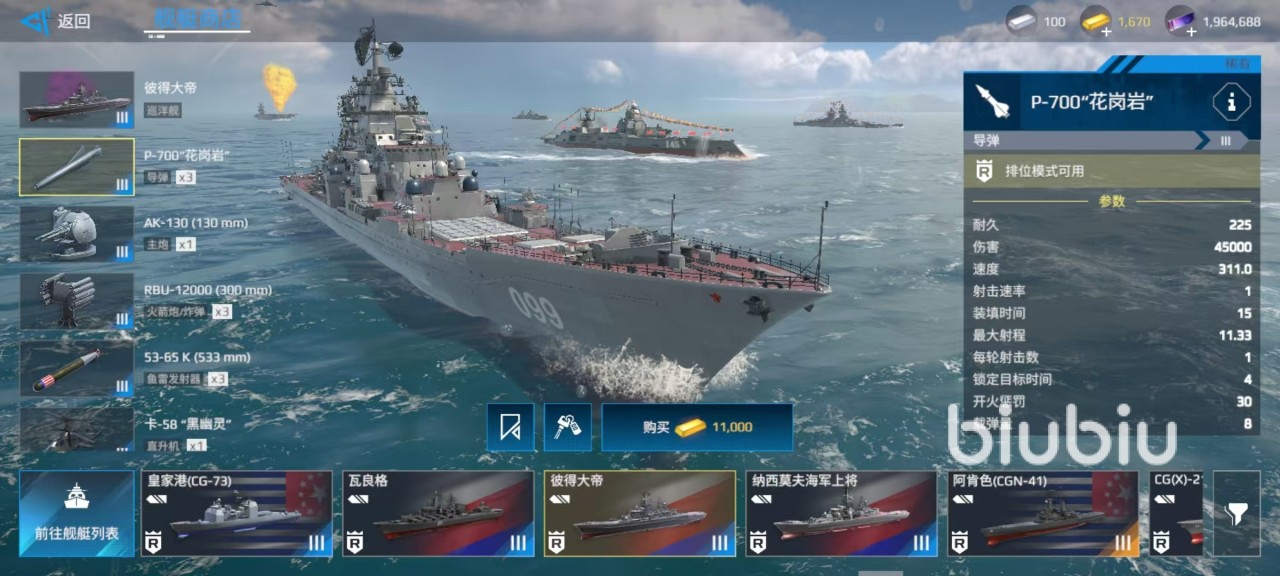This screenshot has width=1280, height=576.
Task: Choose the 瓦良格 ship card
Action: pyautogui.click(x=438, y=513)
